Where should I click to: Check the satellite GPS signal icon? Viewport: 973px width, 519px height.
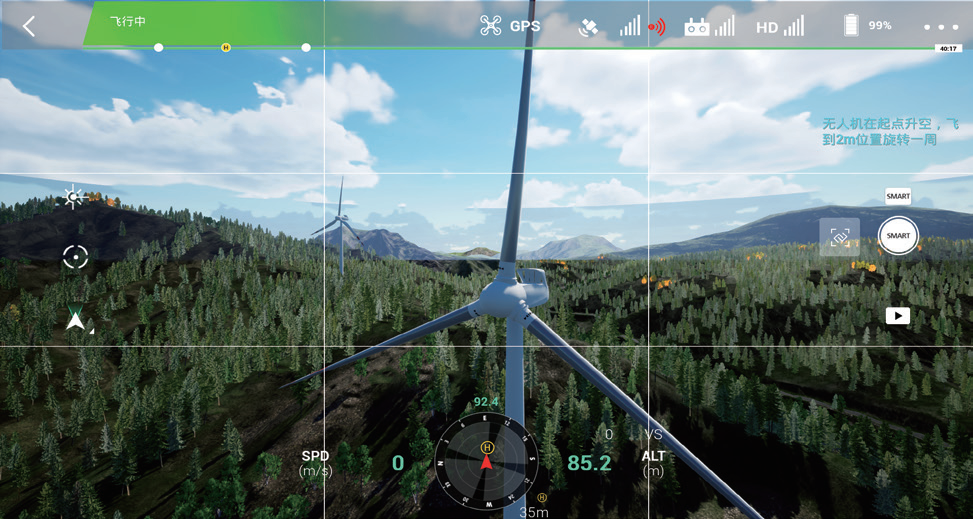click(589, 27)
